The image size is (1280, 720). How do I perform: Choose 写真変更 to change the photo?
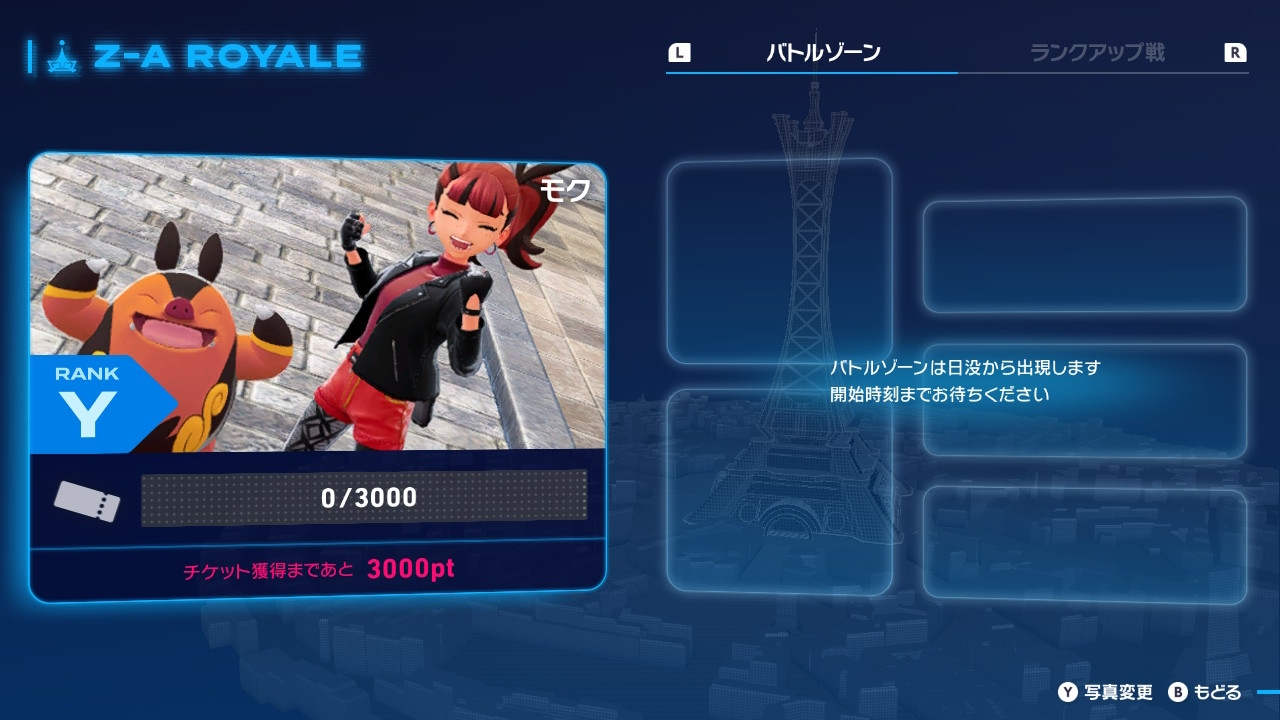click(1107, 692)
